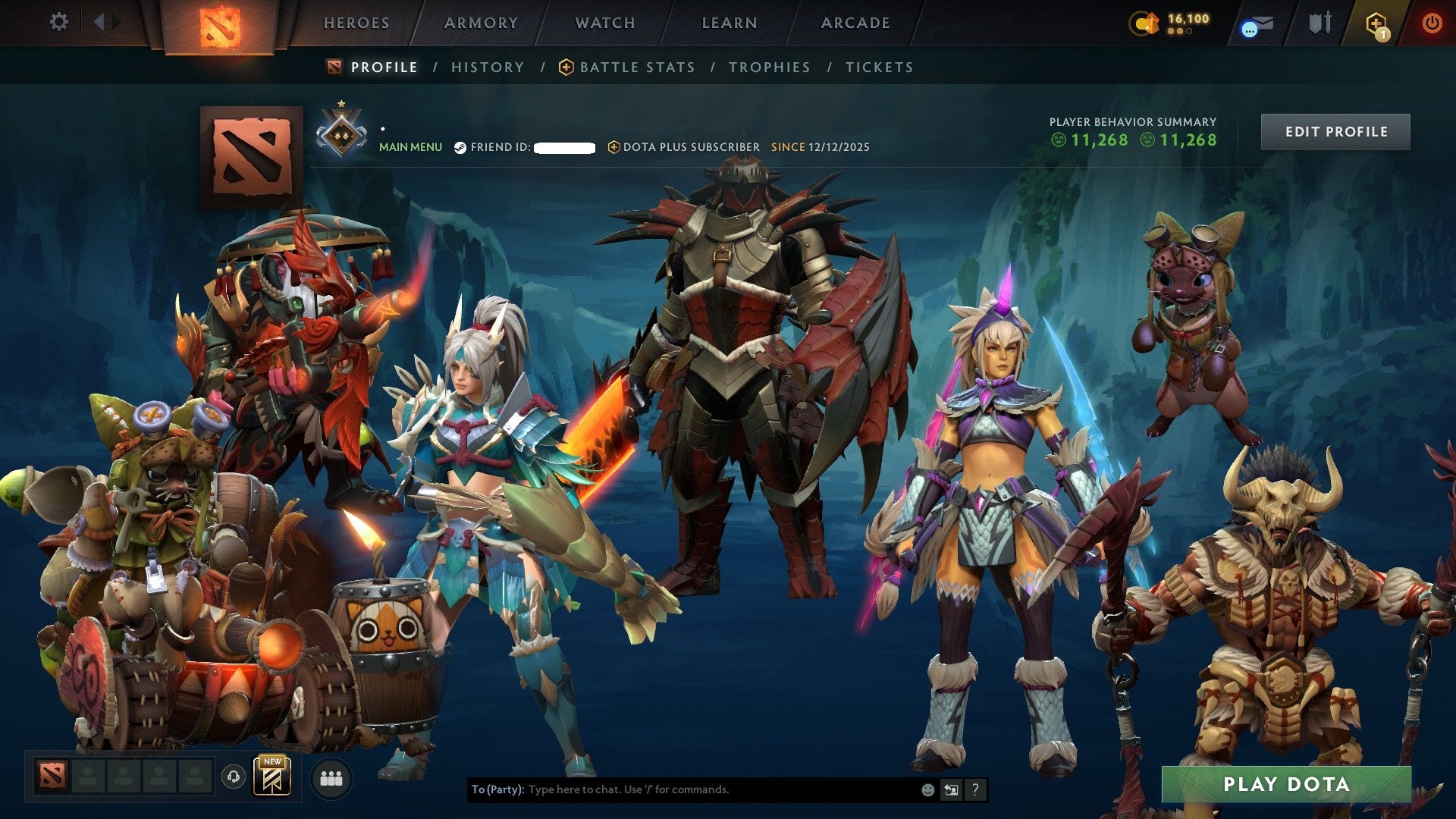
Task: Open the friends list icon near party slots
Action: point(331,777)
